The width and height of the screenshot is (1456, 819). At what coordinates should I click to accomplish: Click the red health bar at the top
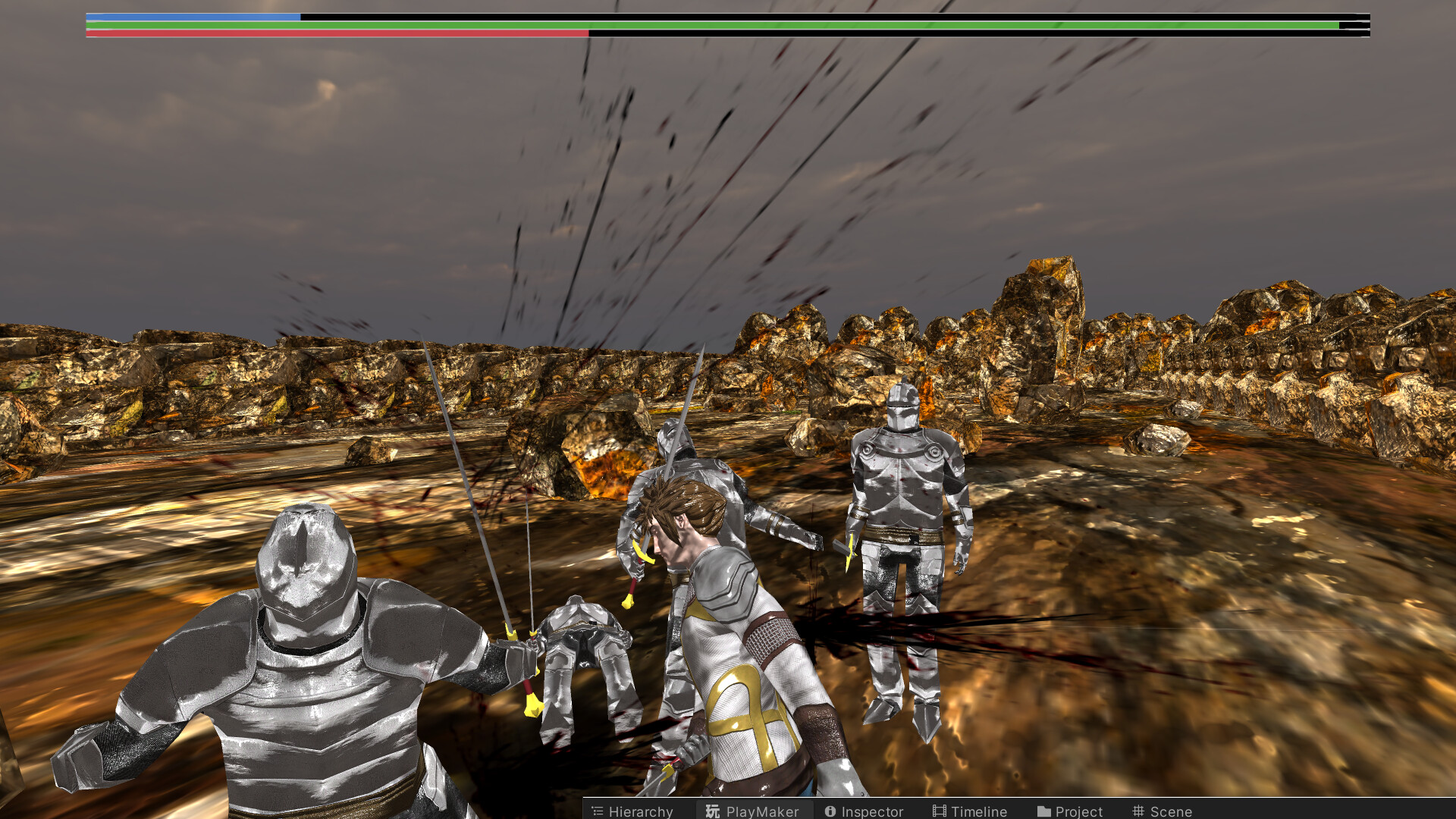334,33
